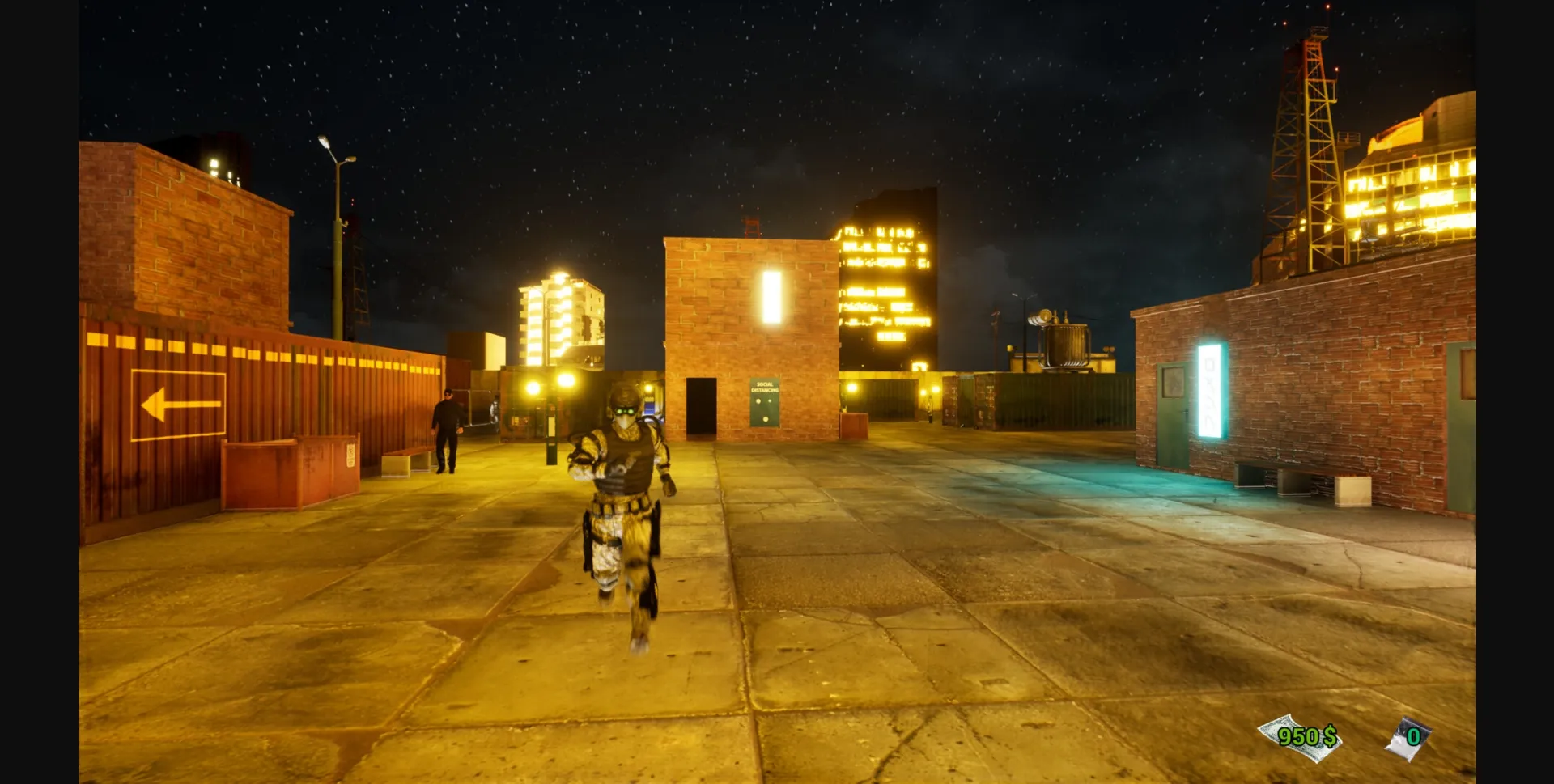Viewport: 1554px width, 784px height.
Task: Click the glowing white vertical light panel
Action: click(x=771, y=296)
